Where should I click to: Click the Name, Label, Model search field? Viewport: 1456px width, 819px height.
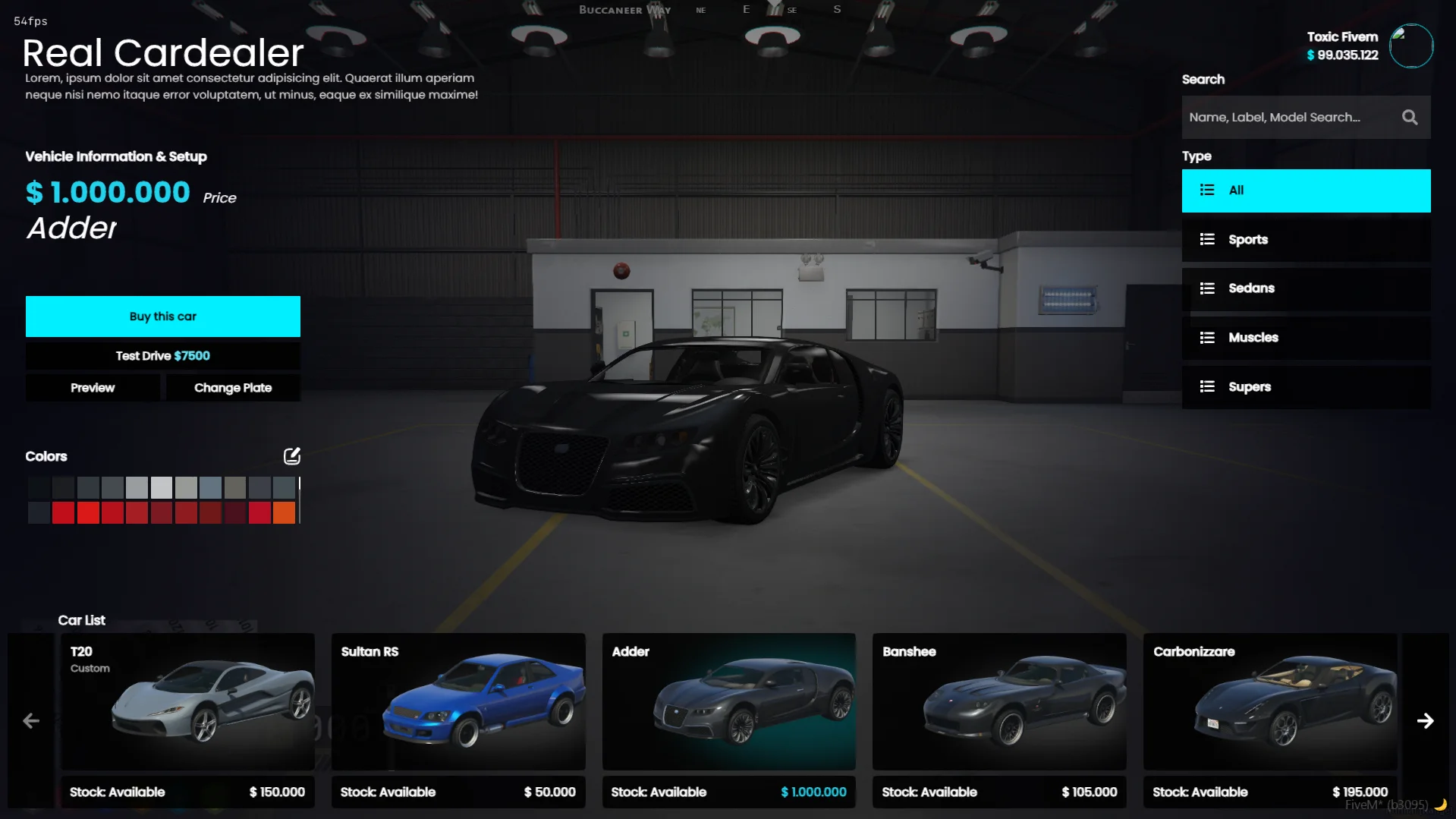tap(1290, 117)
